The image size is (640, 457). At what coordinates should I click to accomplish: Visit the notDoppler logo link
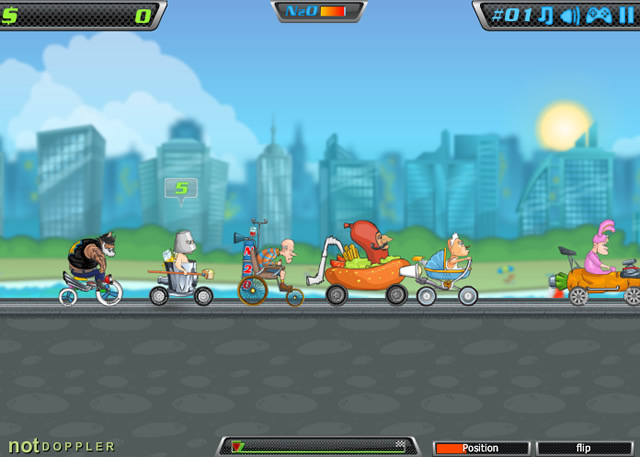point(61,446)
